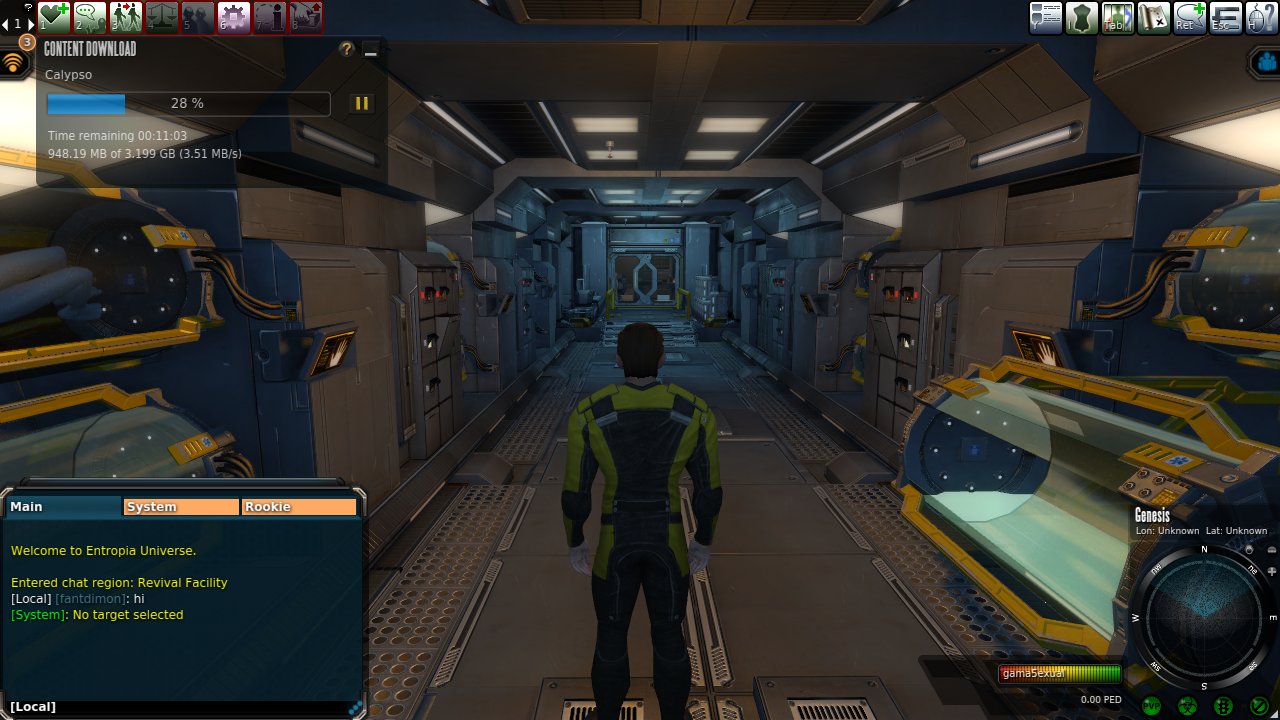The width and height of the screenshot is (1280, 720).
Task: Open the chat bubble with plus icon
Action: 1190,18
